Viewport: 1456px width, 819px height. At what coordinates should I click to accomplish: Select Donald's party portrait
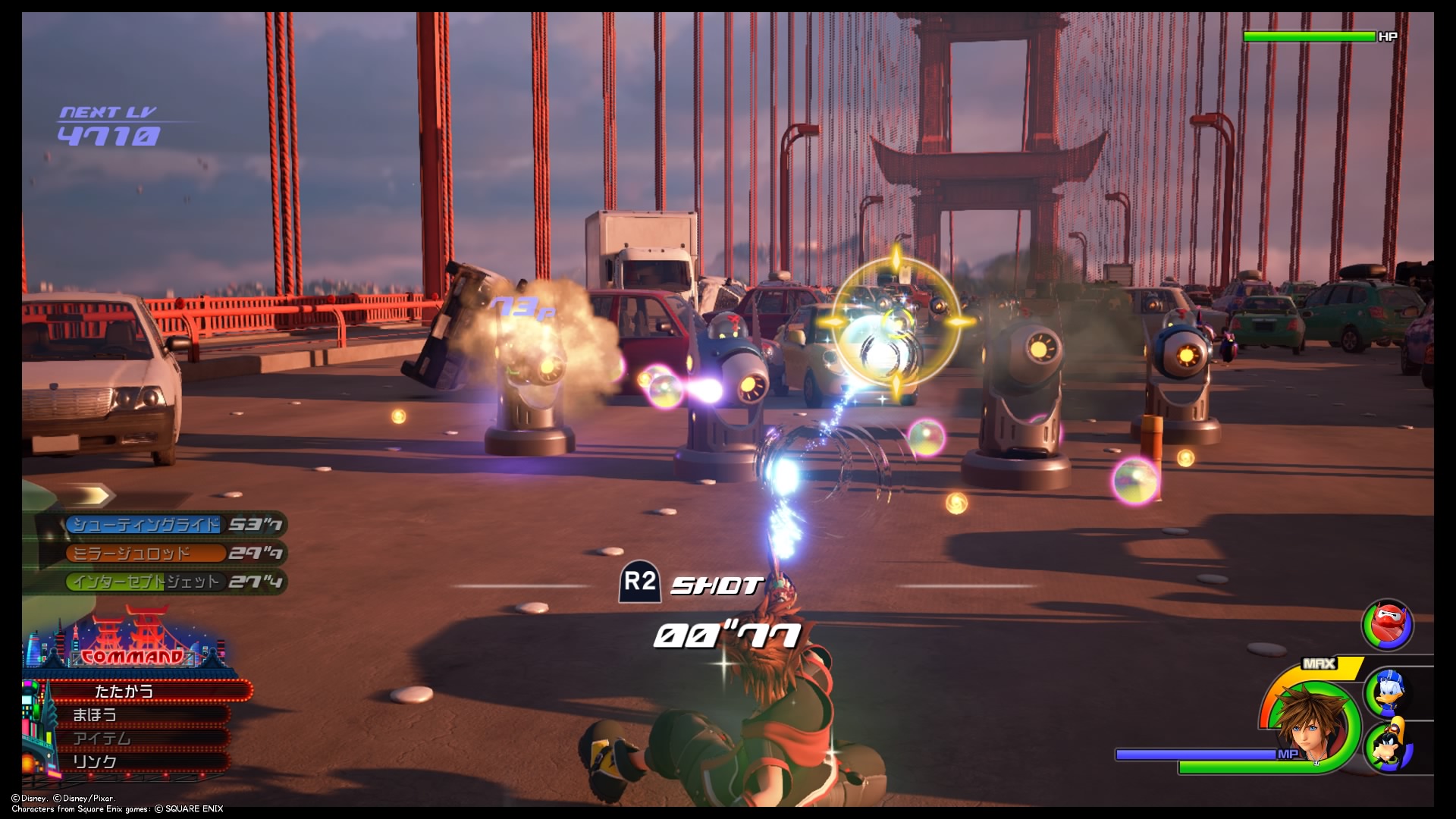click(1389, 690)
